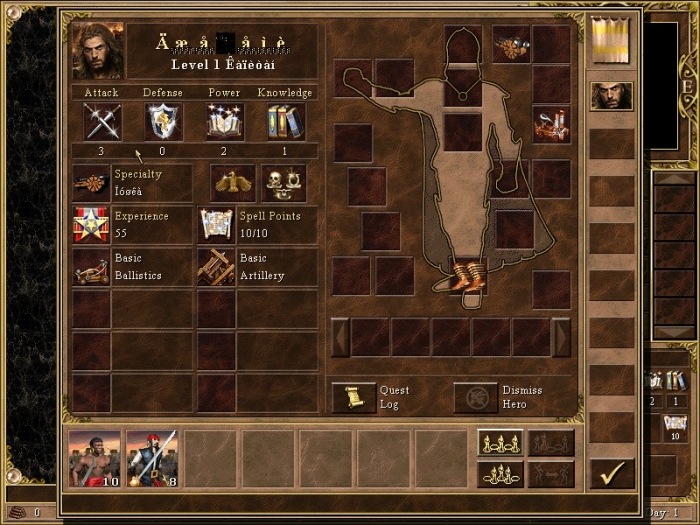Screen dimensions: 700x525
Task: Confirm with the gold checkmark button
Action: [612, 472]
